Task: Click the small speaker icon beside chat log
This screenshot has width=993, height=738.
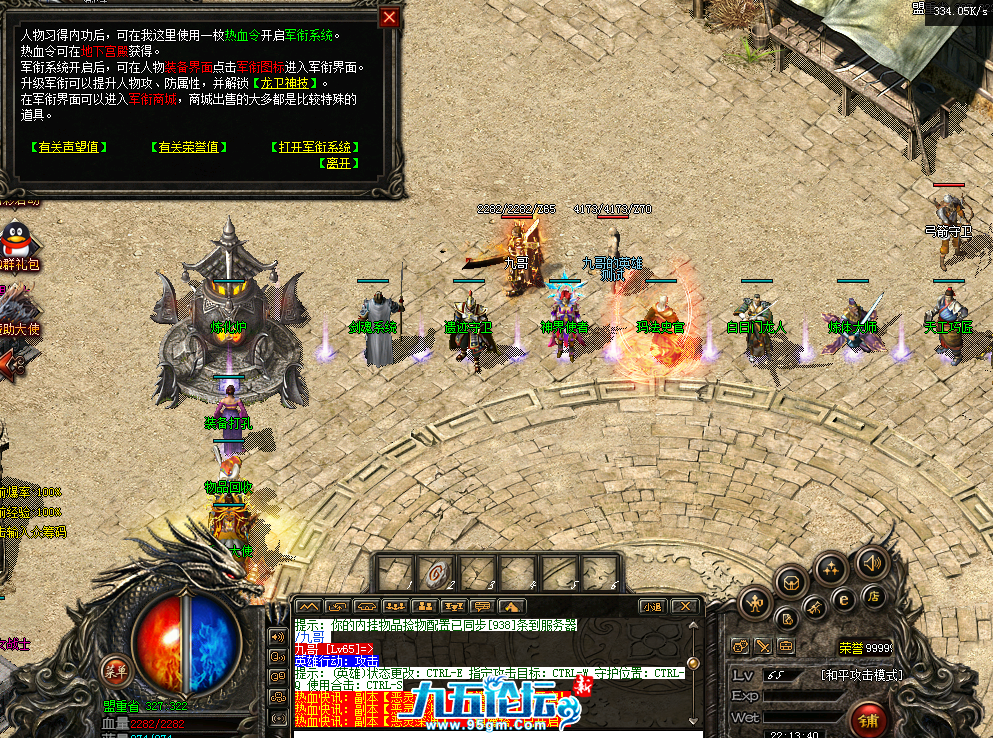Action: click(277, 636)
